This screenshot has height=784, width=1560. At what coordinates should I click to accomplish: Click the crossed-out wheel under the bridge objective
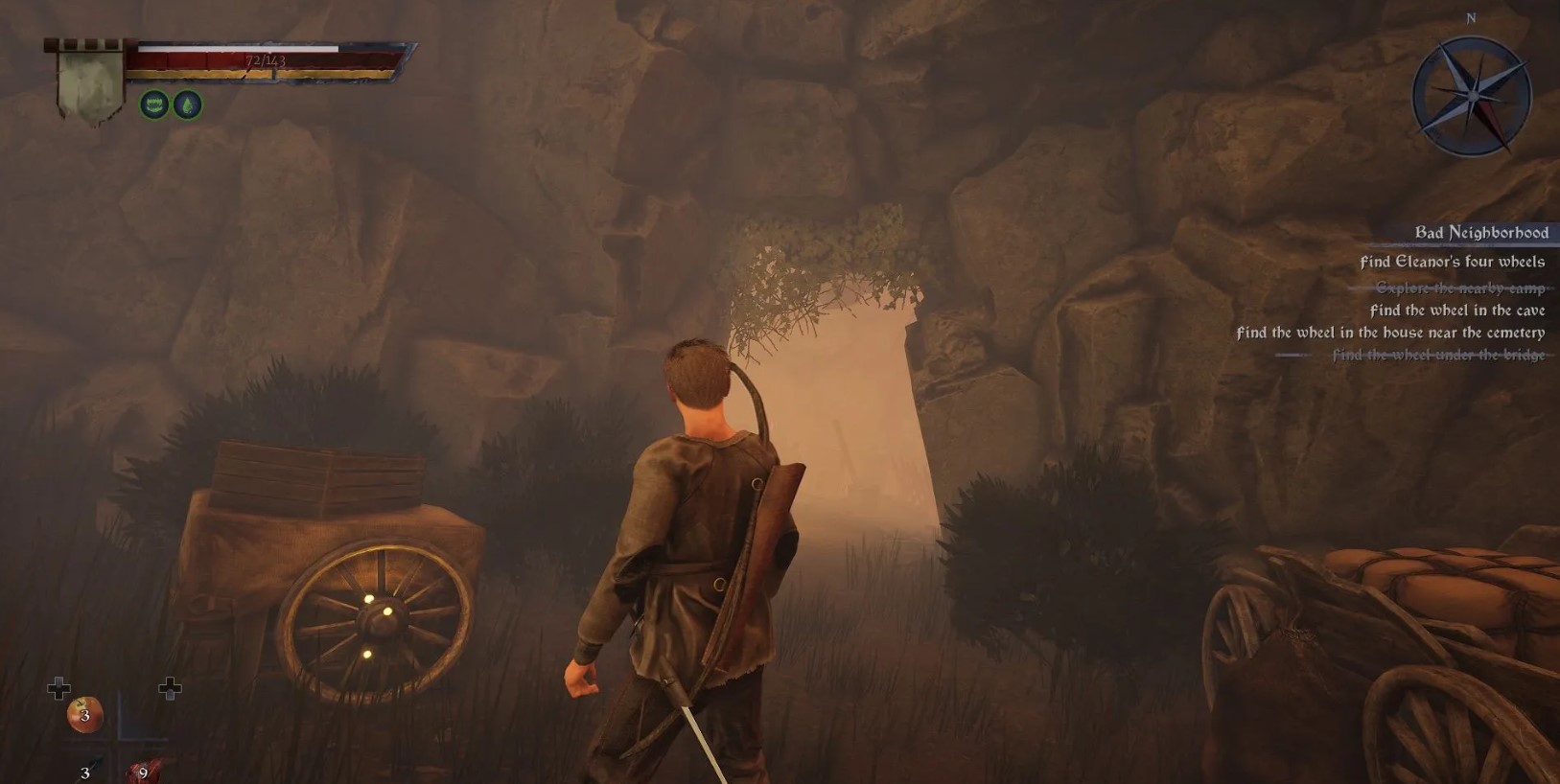point(1437,355)
